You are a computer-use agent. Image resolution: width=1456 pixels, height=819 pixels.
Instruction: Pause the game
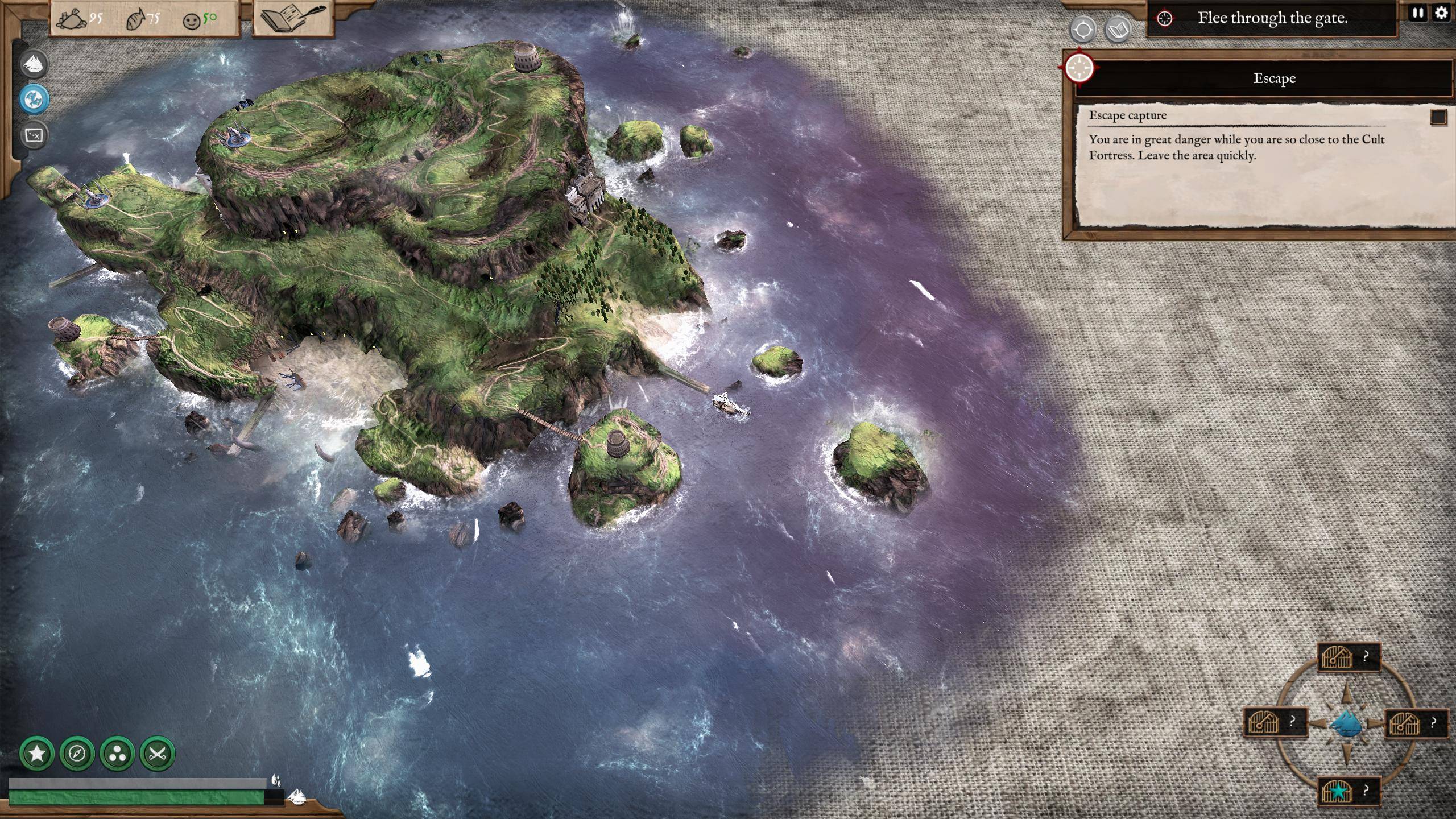coord(1418,13)
